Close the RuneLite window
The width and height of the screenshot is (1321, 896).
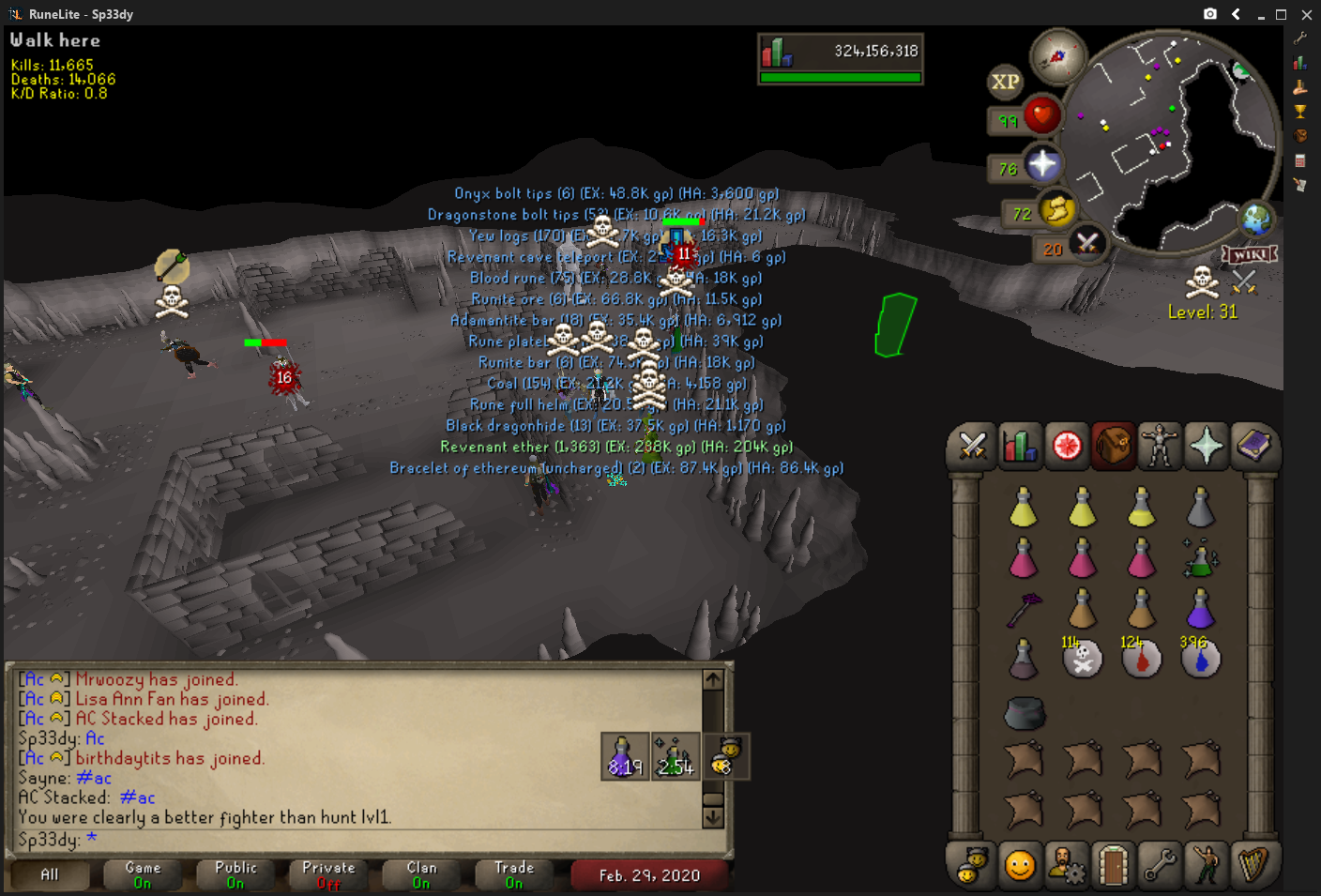[x=1306, y=14]
